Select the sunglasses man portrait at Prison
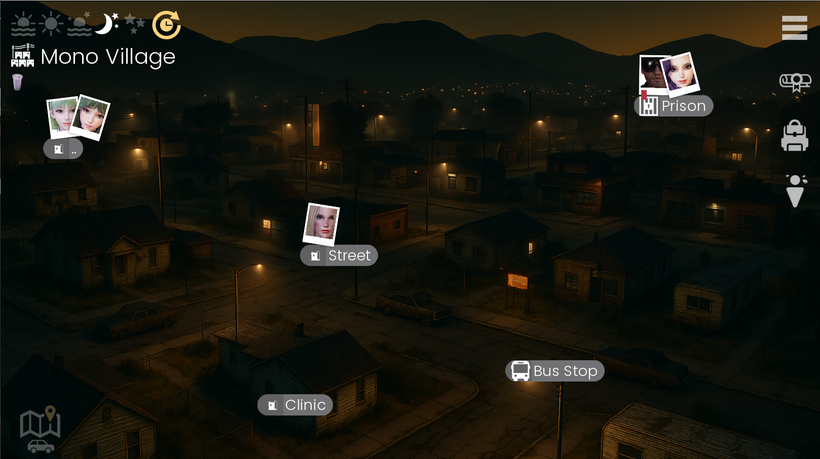 652,72
